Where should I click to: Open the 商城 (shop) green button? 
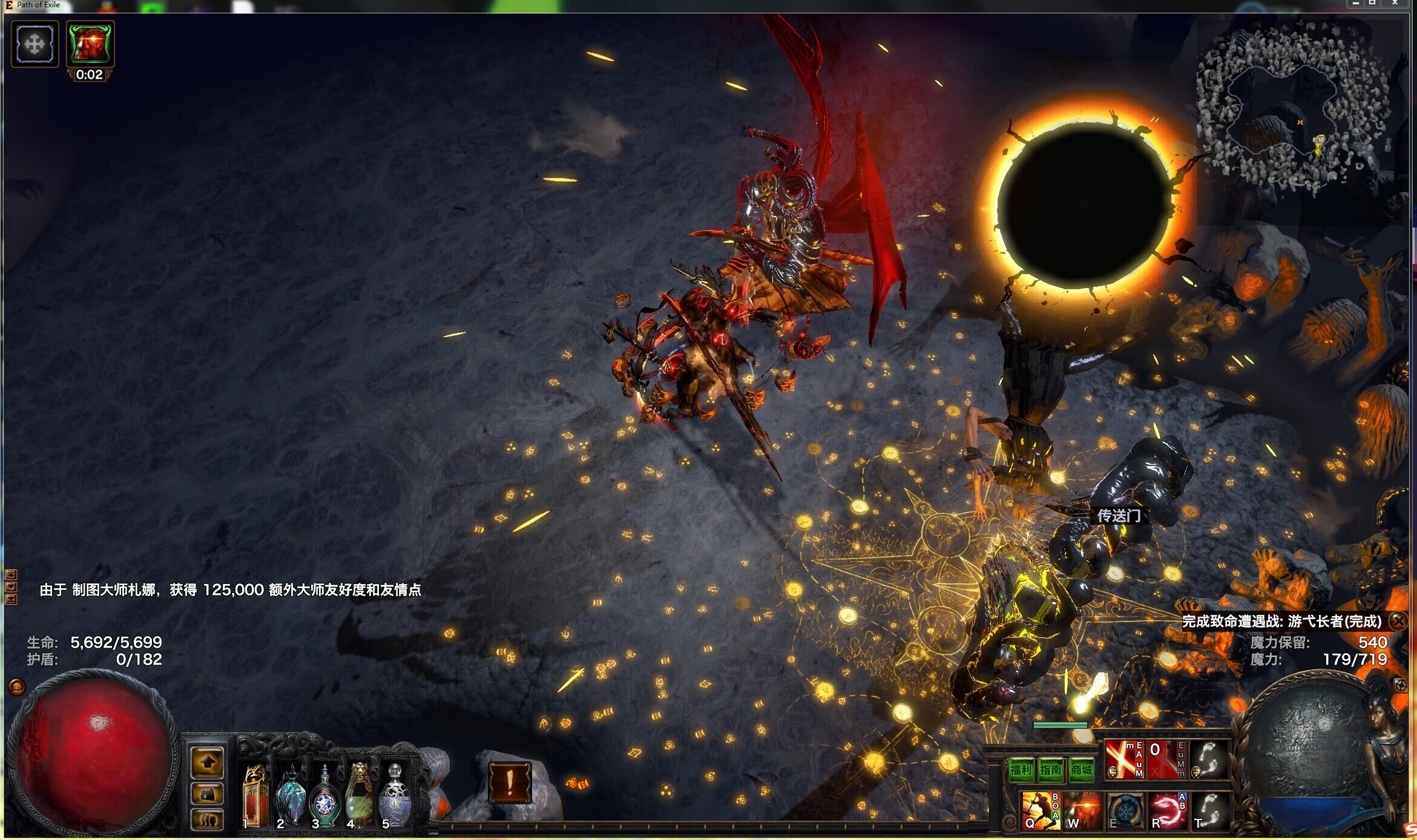(1081, 770)
